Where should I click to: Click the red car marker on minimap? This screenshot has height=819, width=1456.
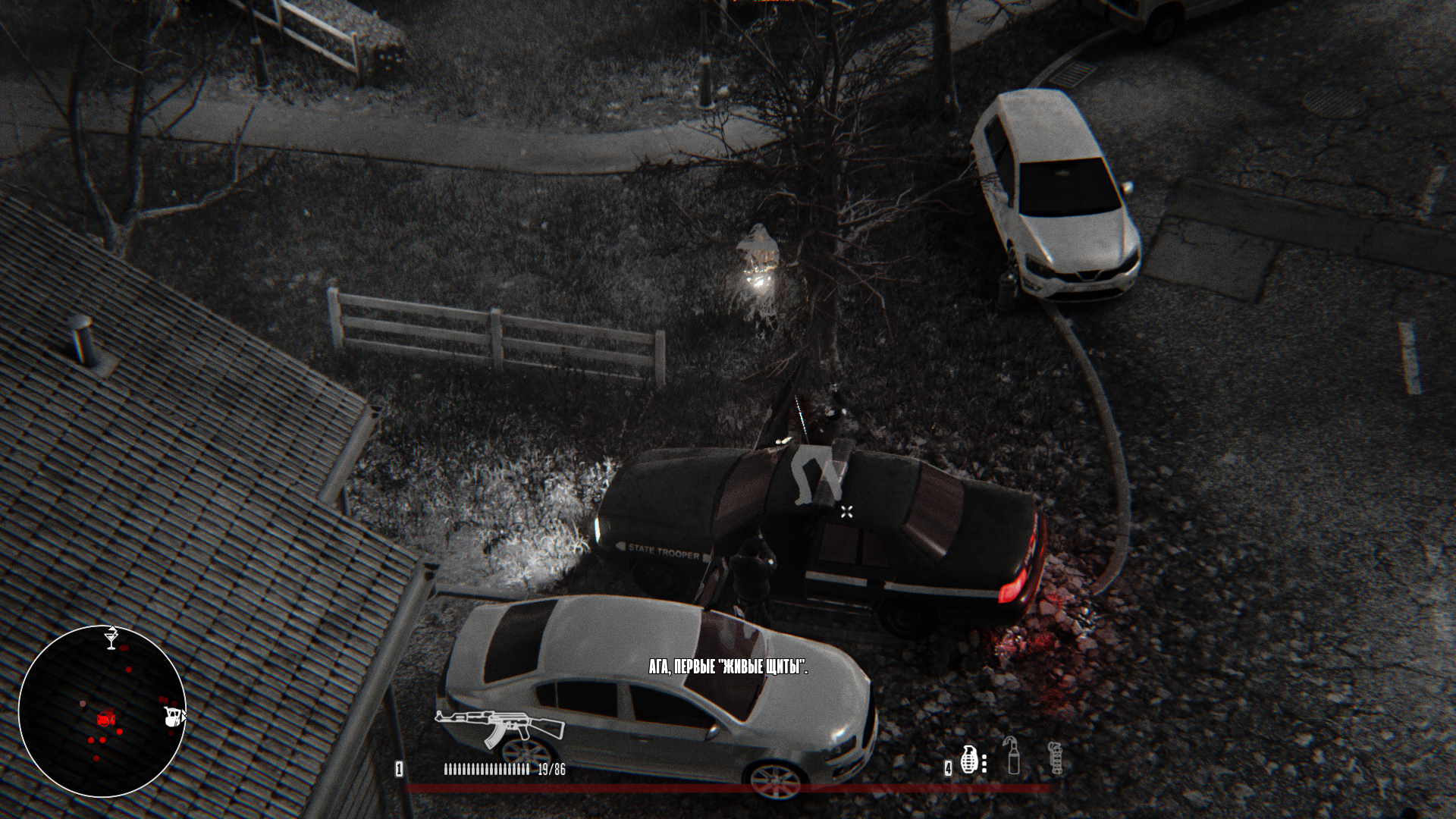tap(106, 718)
